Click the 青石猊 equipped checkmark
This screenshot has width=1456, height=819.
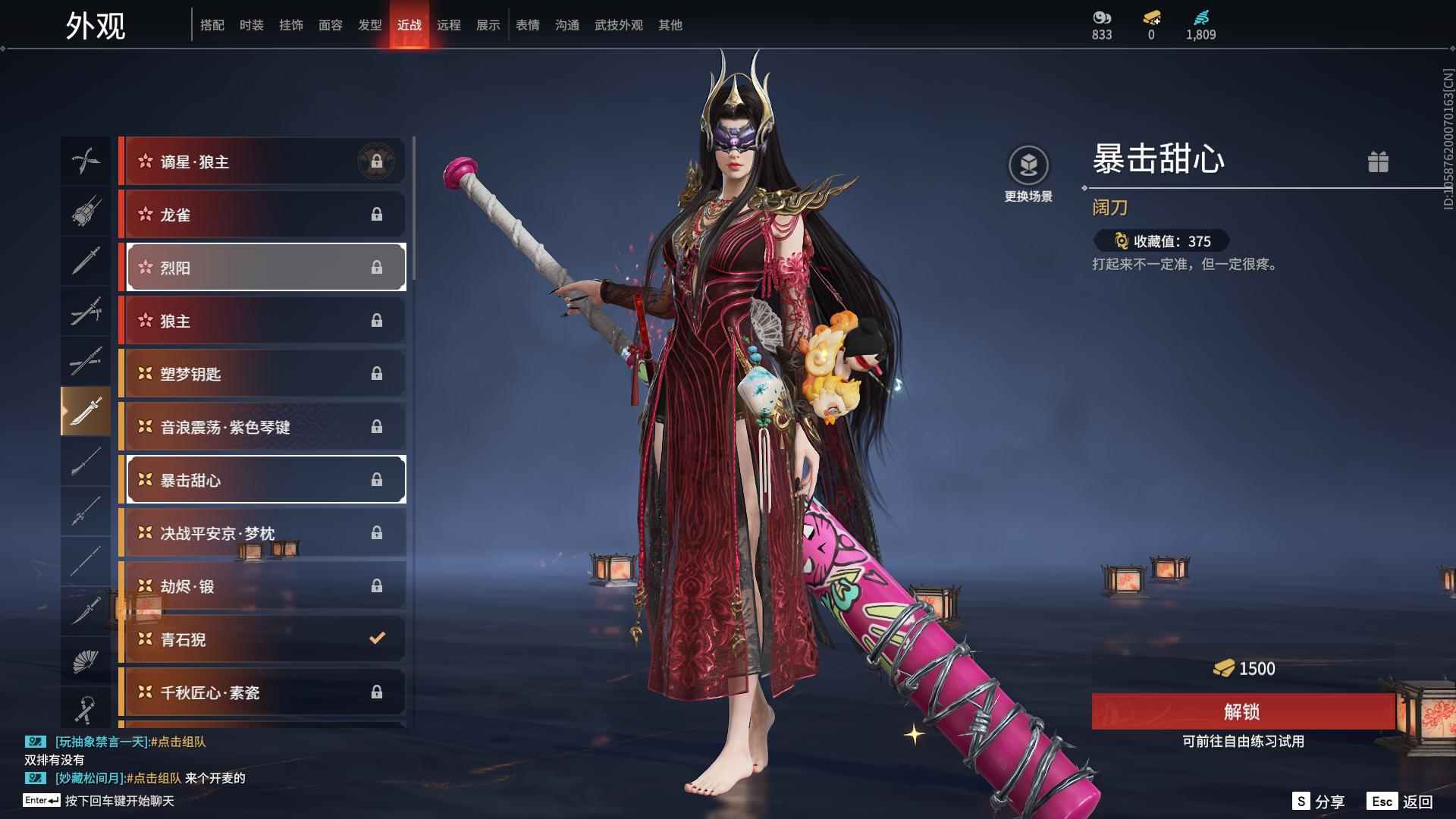377,639
